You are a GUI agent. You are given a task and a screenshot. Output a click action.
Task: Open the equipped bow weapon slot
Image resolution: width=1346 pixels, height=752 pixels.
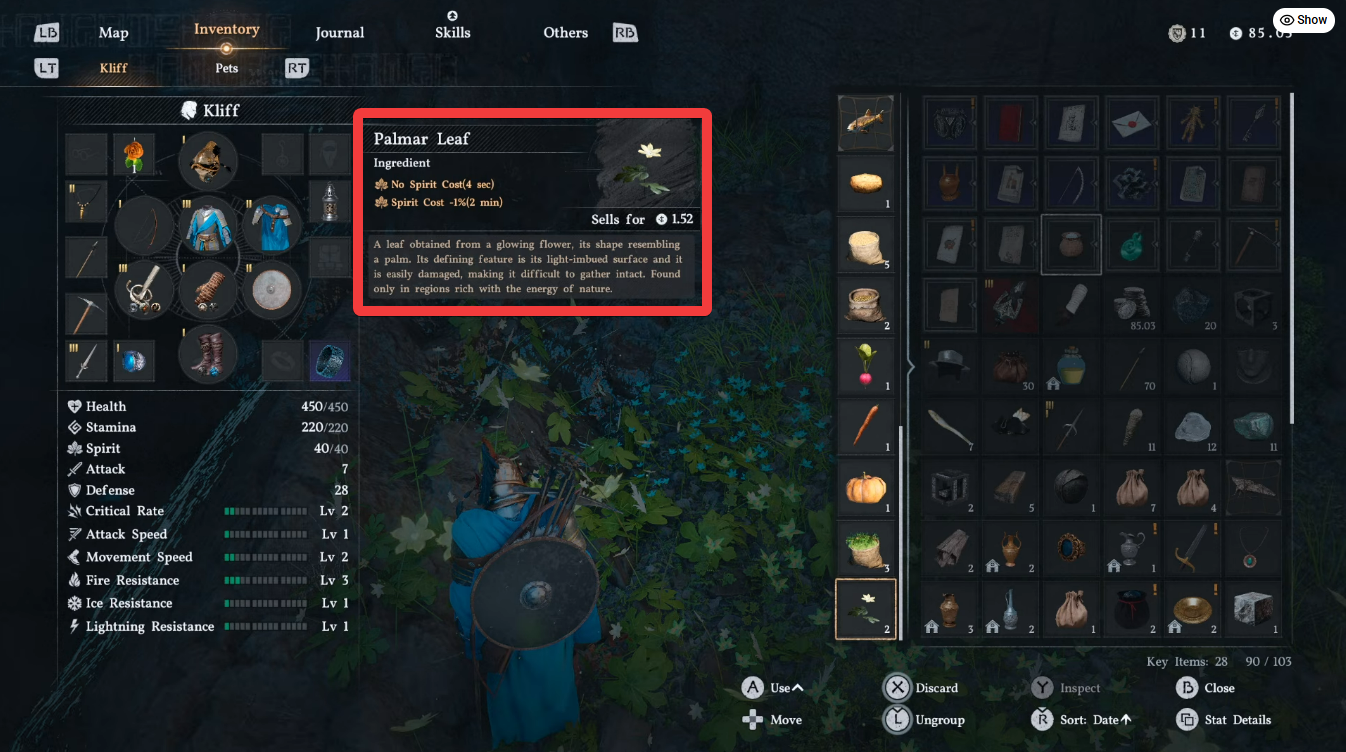pyautogui.click(x=143, y=226)
